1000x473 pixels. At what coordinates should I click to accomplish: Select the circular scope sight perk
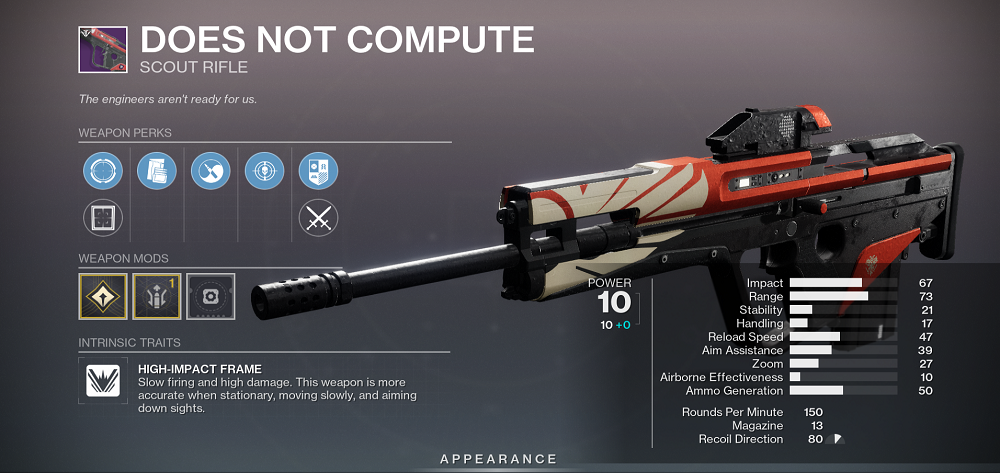coord(103,170)
